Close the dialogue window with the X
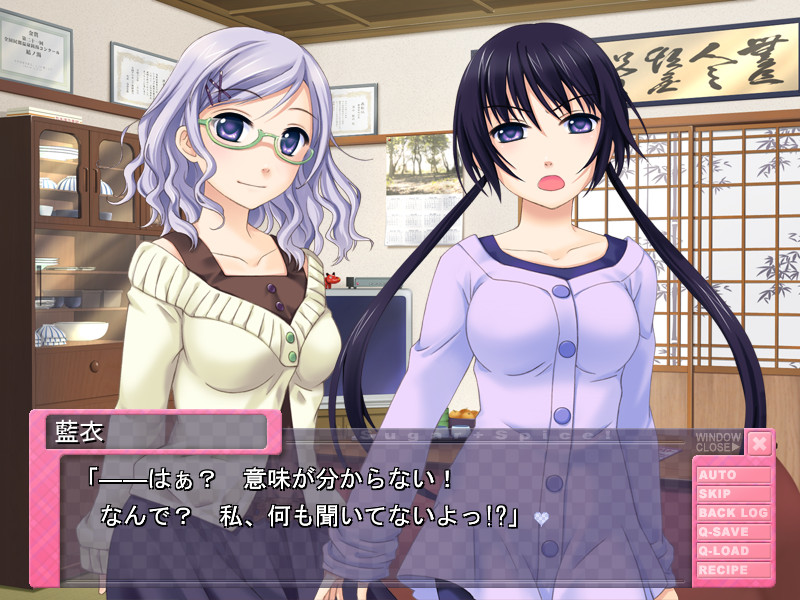The height and width of the screenshot is (600, 800). coord(760,442)
